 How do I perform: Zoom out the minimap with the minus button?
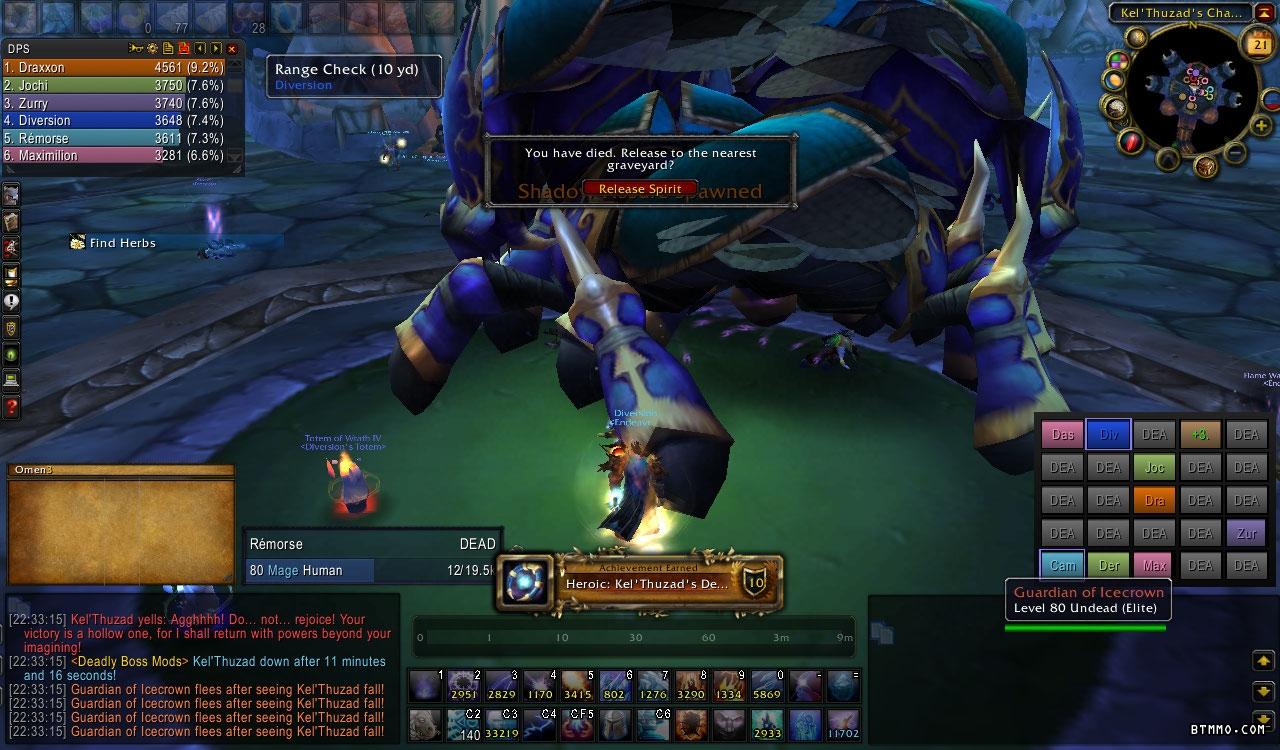point(1234,153)
